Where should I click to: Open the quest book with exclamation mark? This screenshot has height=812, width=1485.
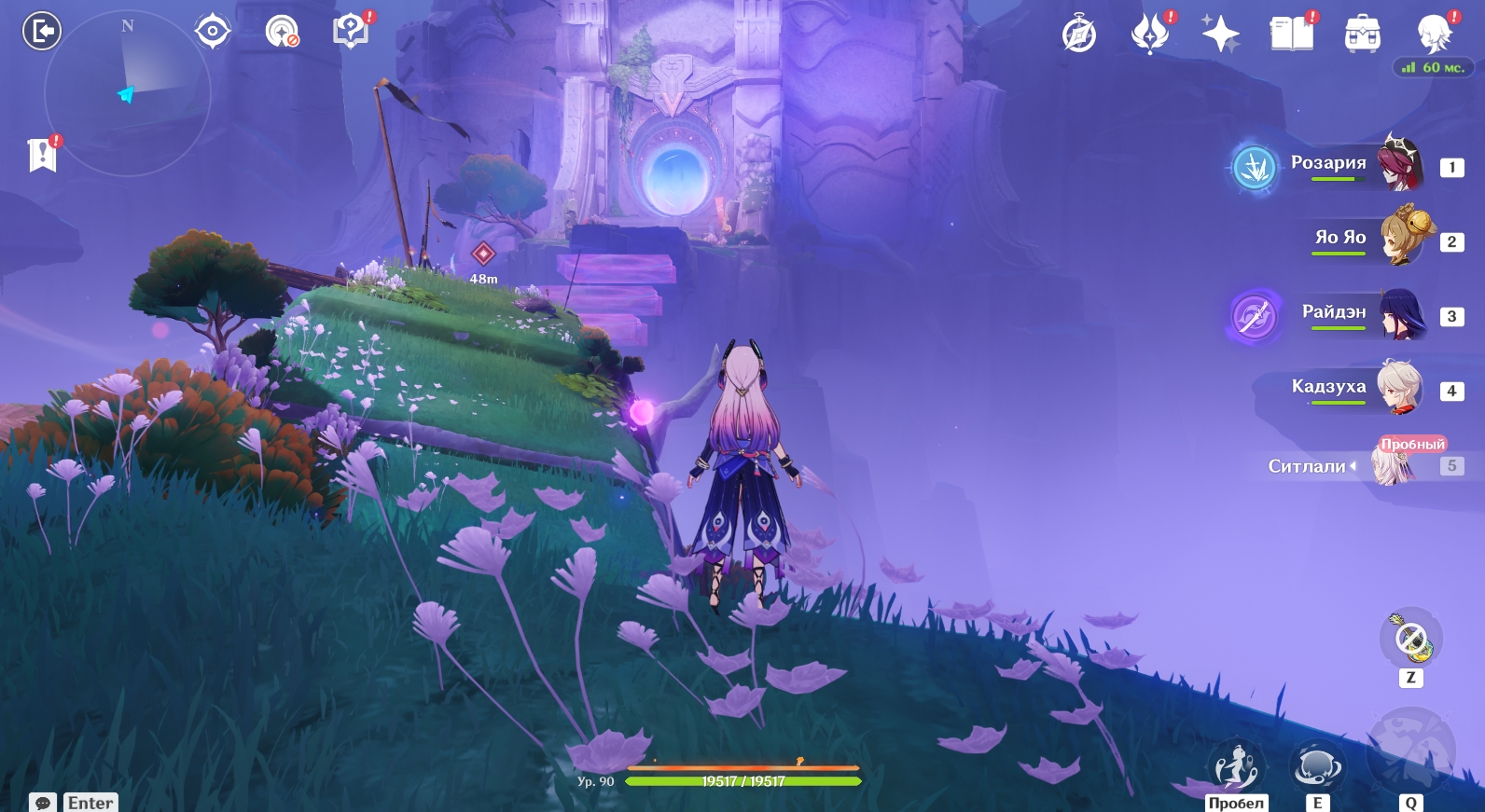(x=351, y=31)
